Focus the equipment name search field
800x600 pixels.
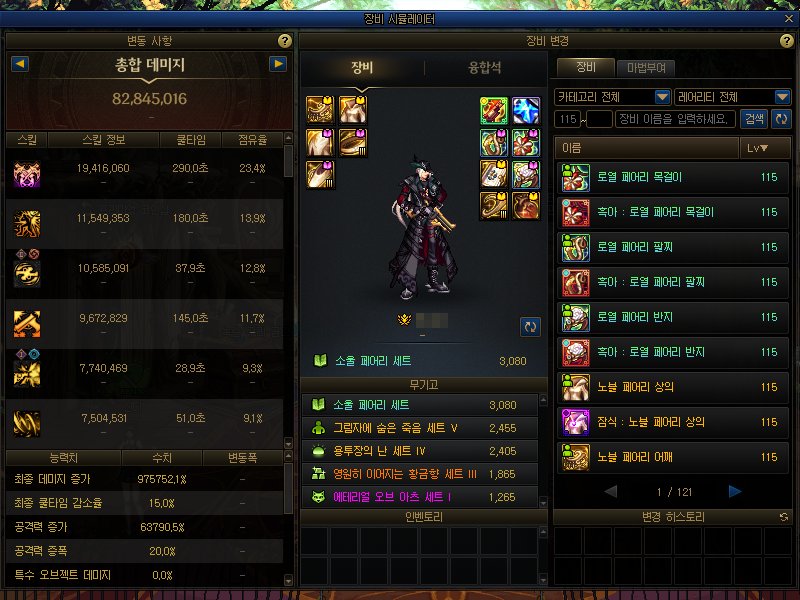click(x=677, y=119)
